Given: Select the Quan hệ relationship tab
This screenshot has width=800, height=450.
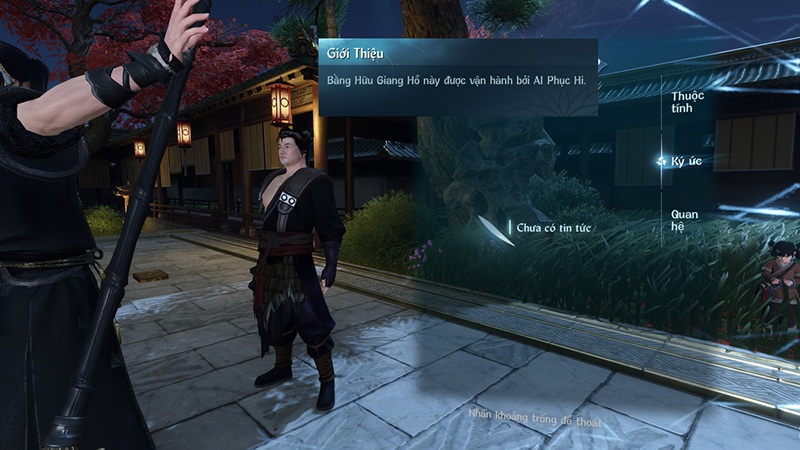Looking at the screenshot, I should 684,217.
